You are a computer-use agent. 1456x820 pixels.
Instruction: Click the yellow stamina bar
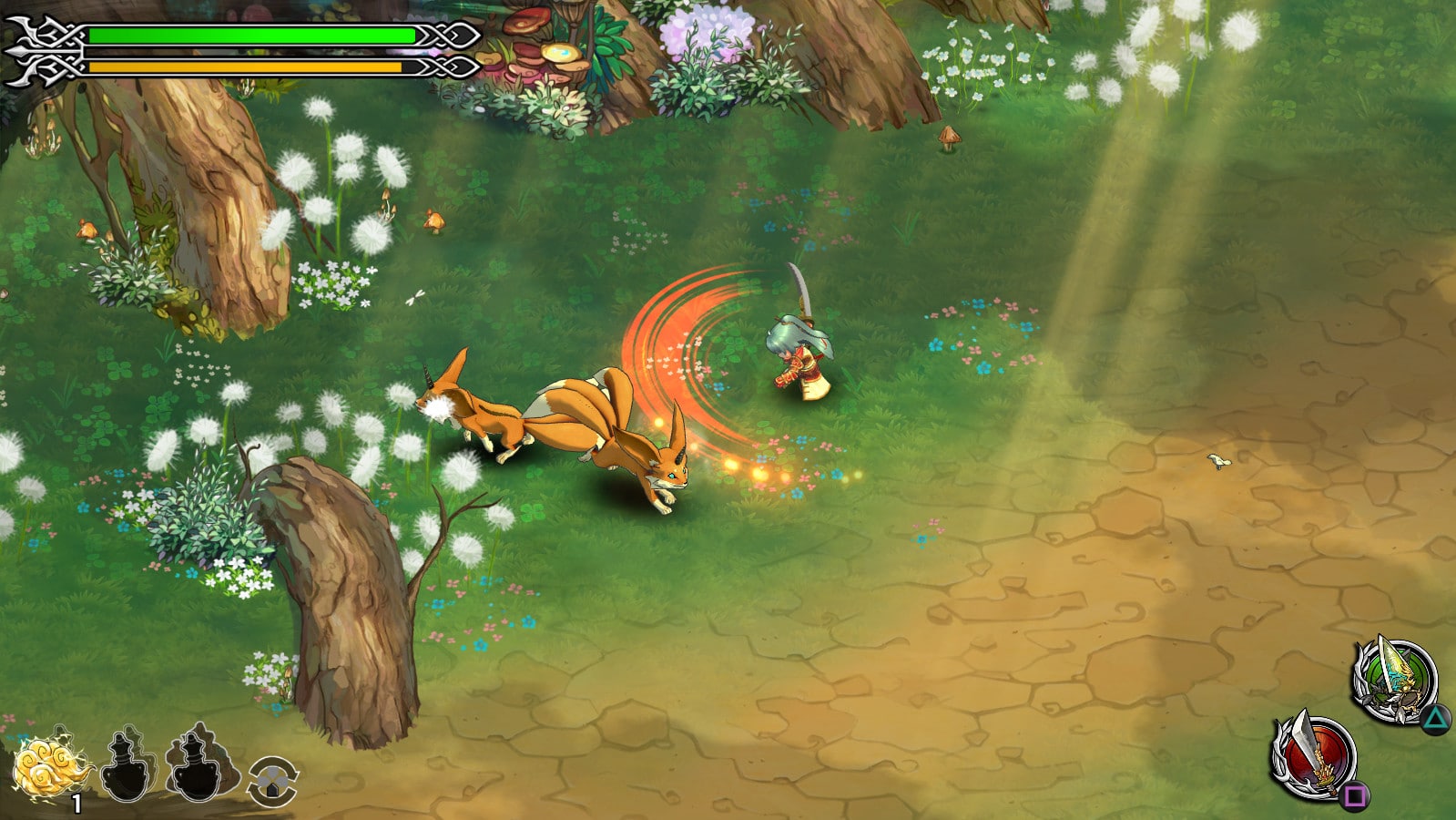246,66
